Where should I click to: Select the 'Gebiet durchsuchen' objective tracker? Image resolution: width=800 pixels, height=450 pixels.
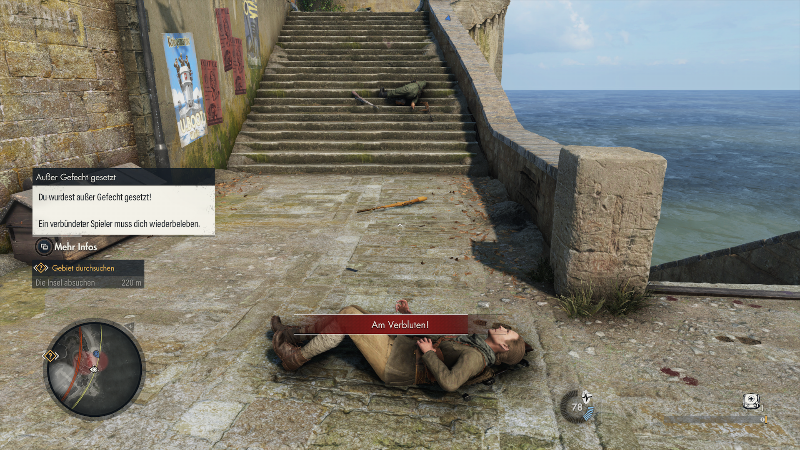tap(89, 268)
